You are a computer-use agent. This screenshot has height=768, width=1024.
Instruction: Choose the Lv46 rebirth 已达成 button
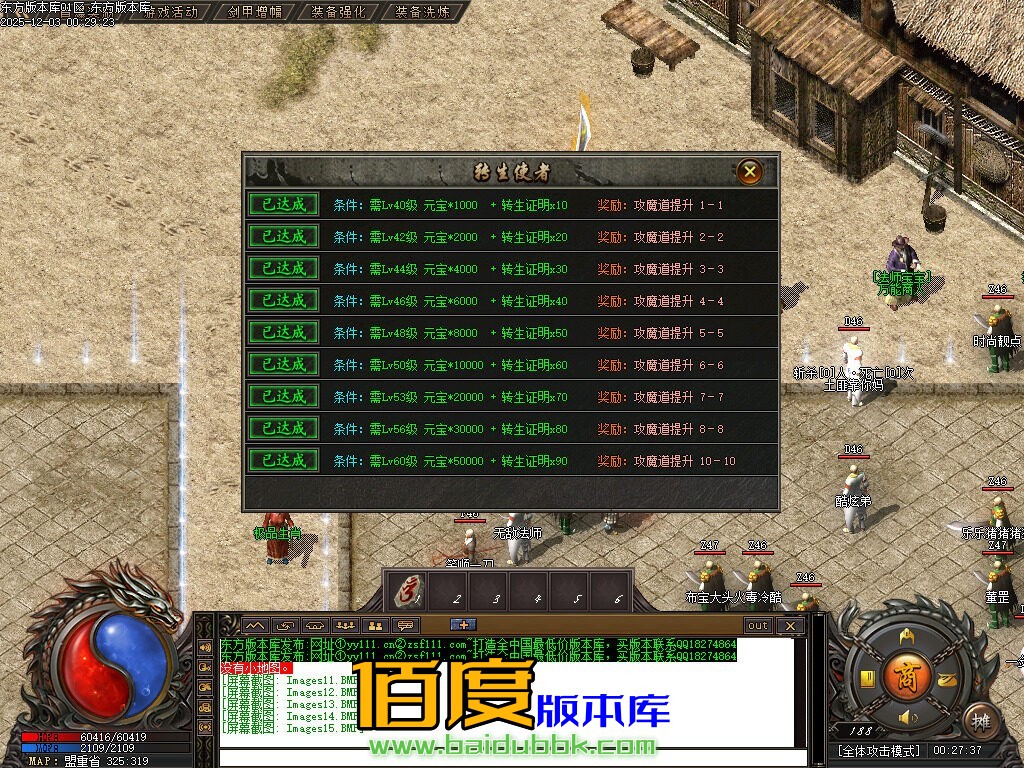284,300
